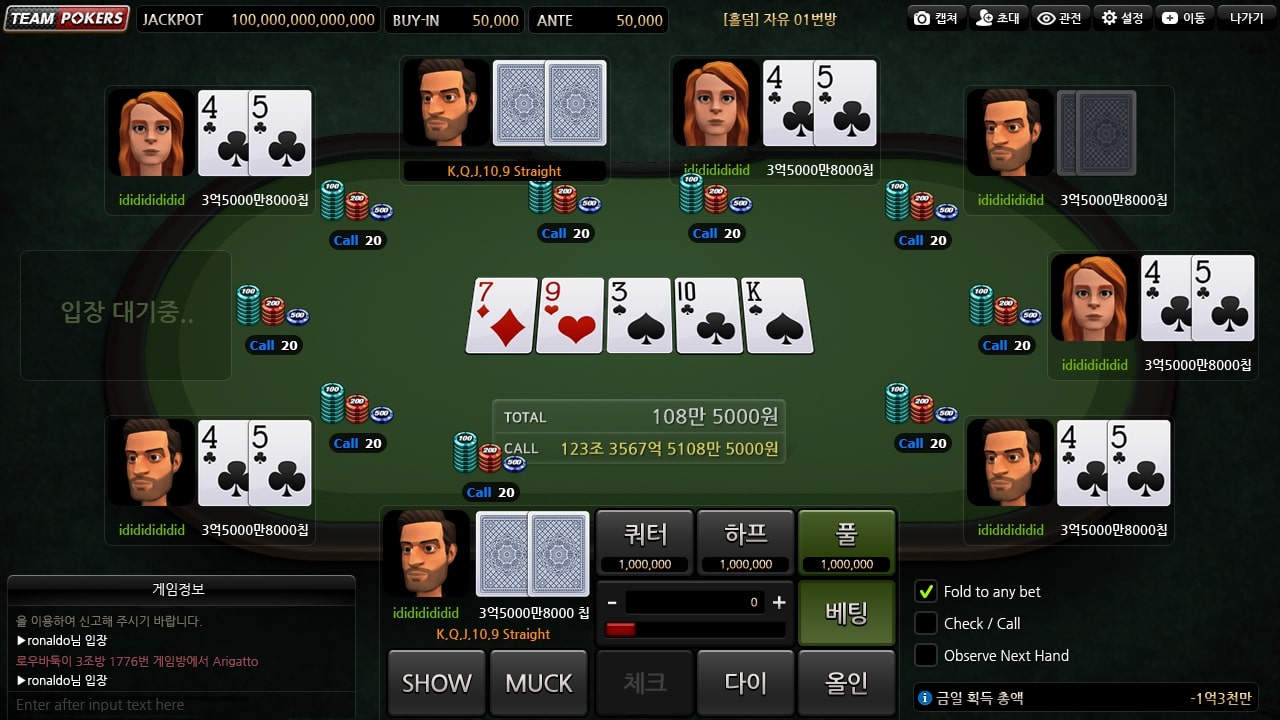Screen dimensions: 1280x720
Task: Select the 쿼터 quarter bet preset
Action: click(644, 542)
